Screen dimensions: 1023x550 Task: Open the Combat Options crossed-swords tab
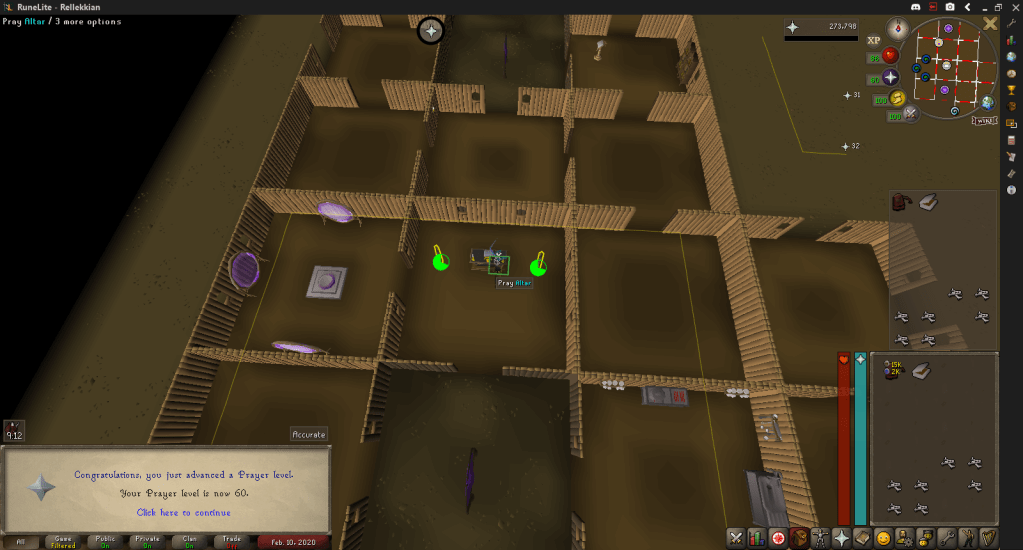[x=736, y=538]
